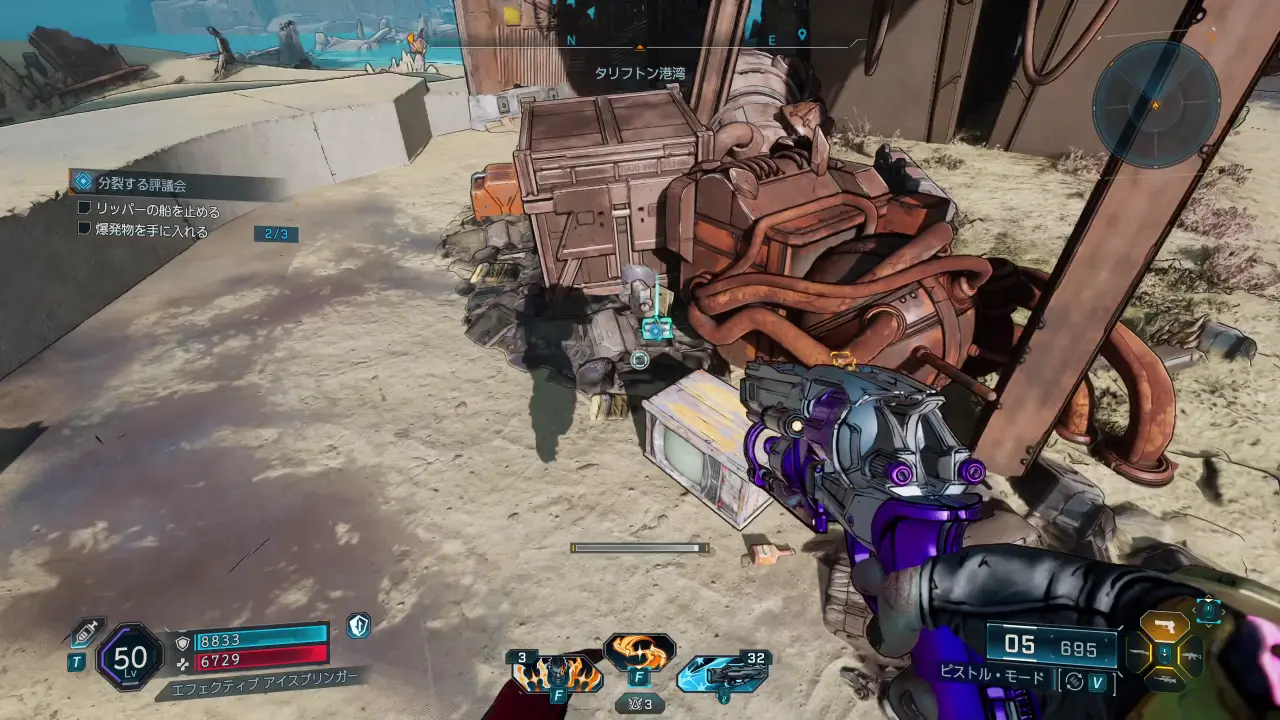This screenshot has height=720, width=1280.
Task: Open the 分裂する評議会 quest tracker
Action: [141, 184]
